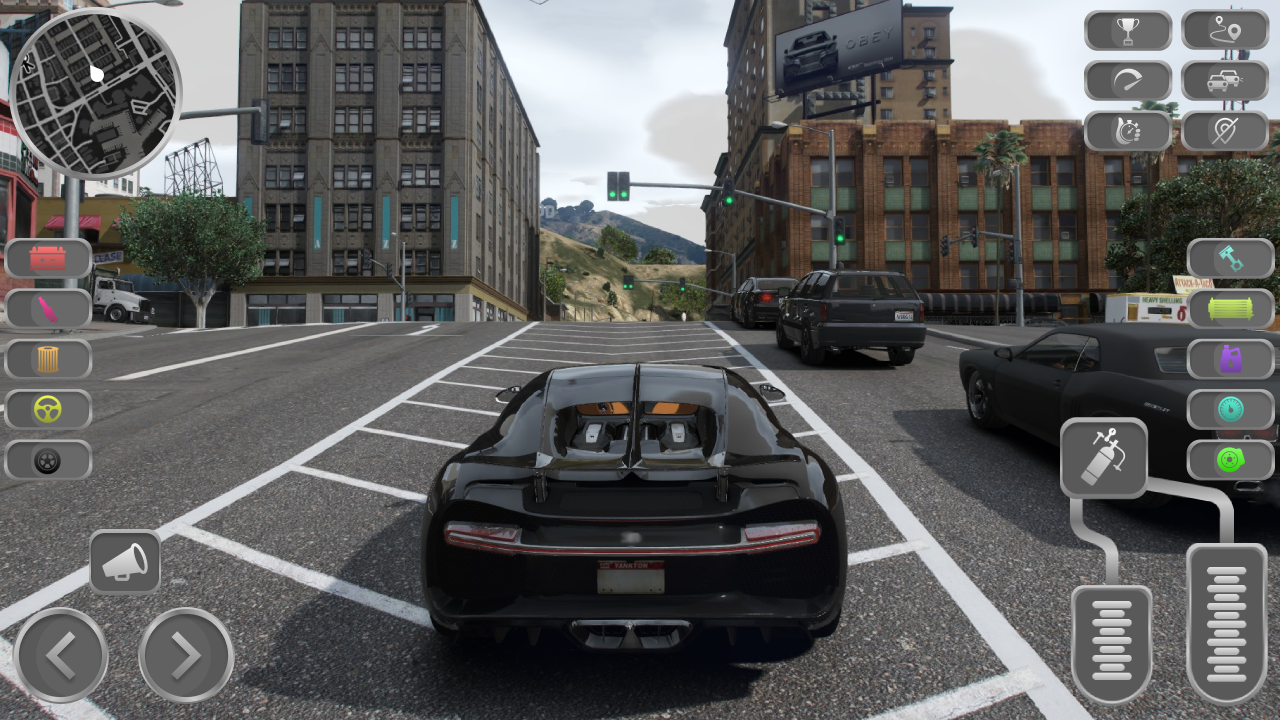Select the orange air filter button

point(48,359)
